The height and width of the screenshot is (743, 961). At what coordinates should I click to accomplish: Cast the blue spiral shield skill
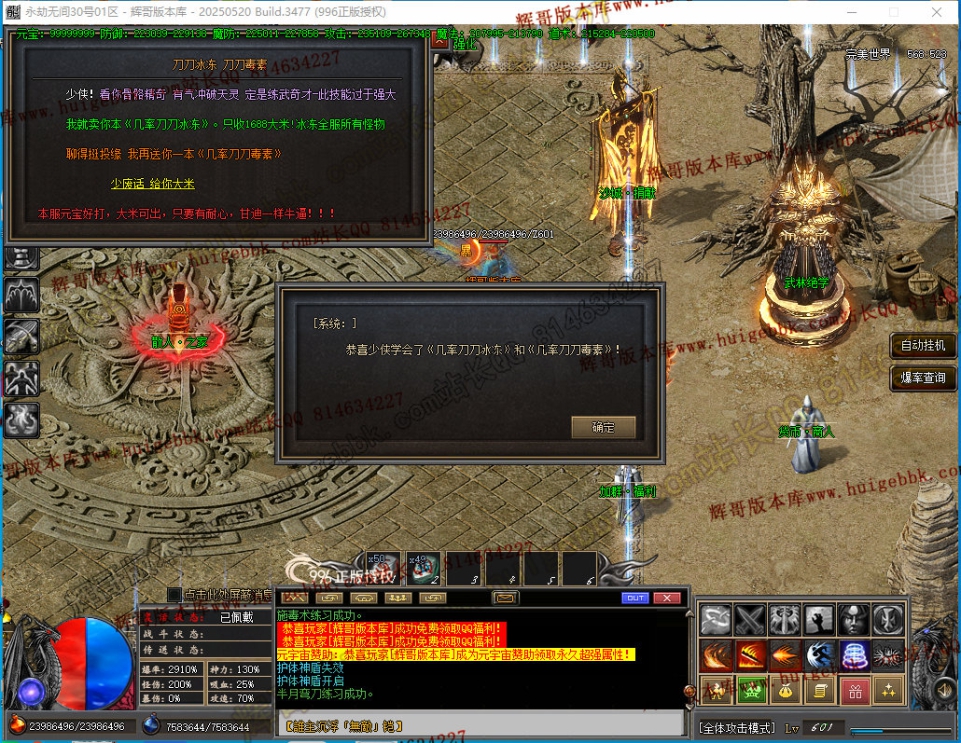pyautogui.click(x=854, y=656)
